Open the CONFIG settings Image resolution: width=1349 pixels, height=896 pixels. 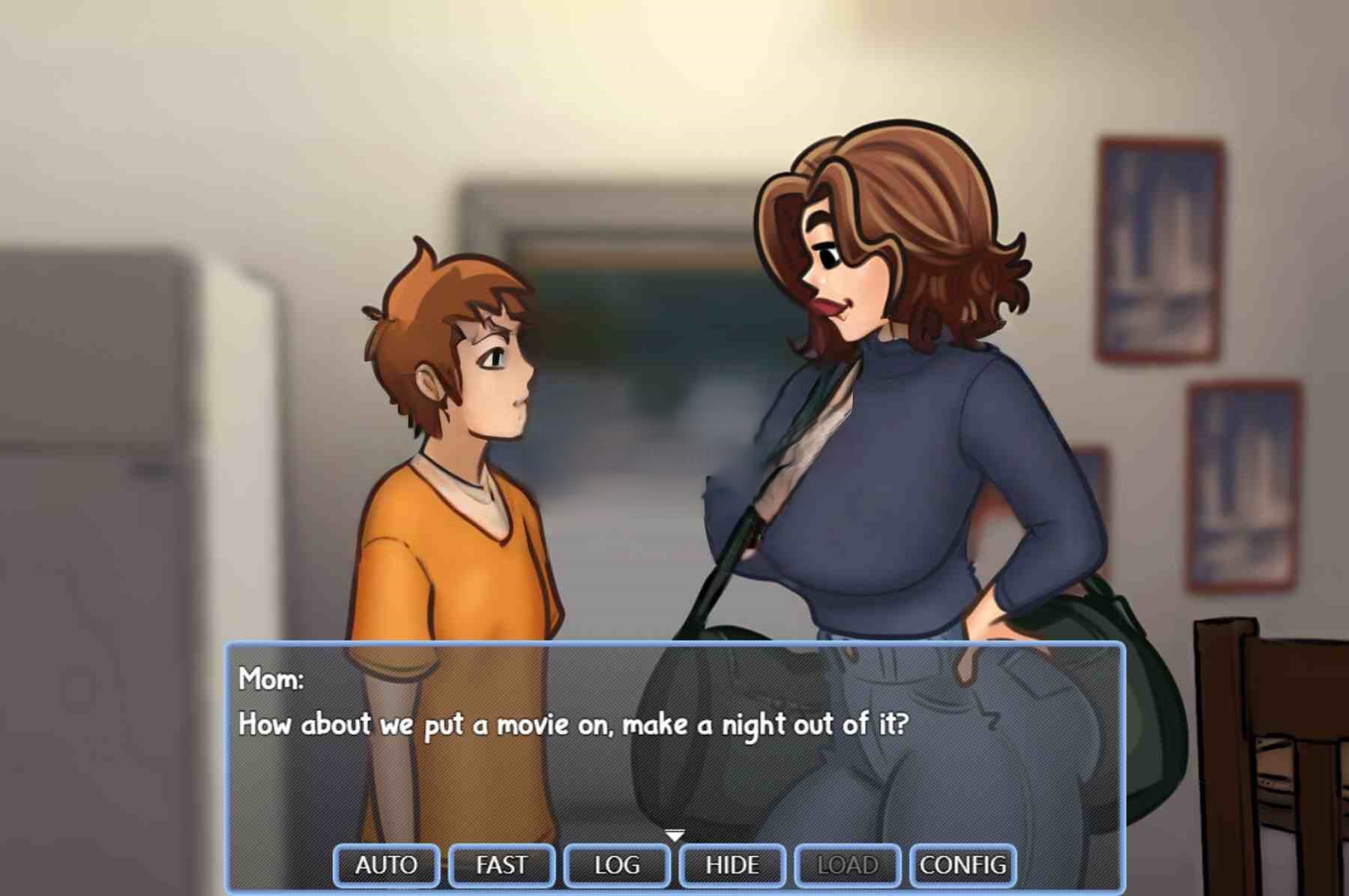[x=963, y=865]
